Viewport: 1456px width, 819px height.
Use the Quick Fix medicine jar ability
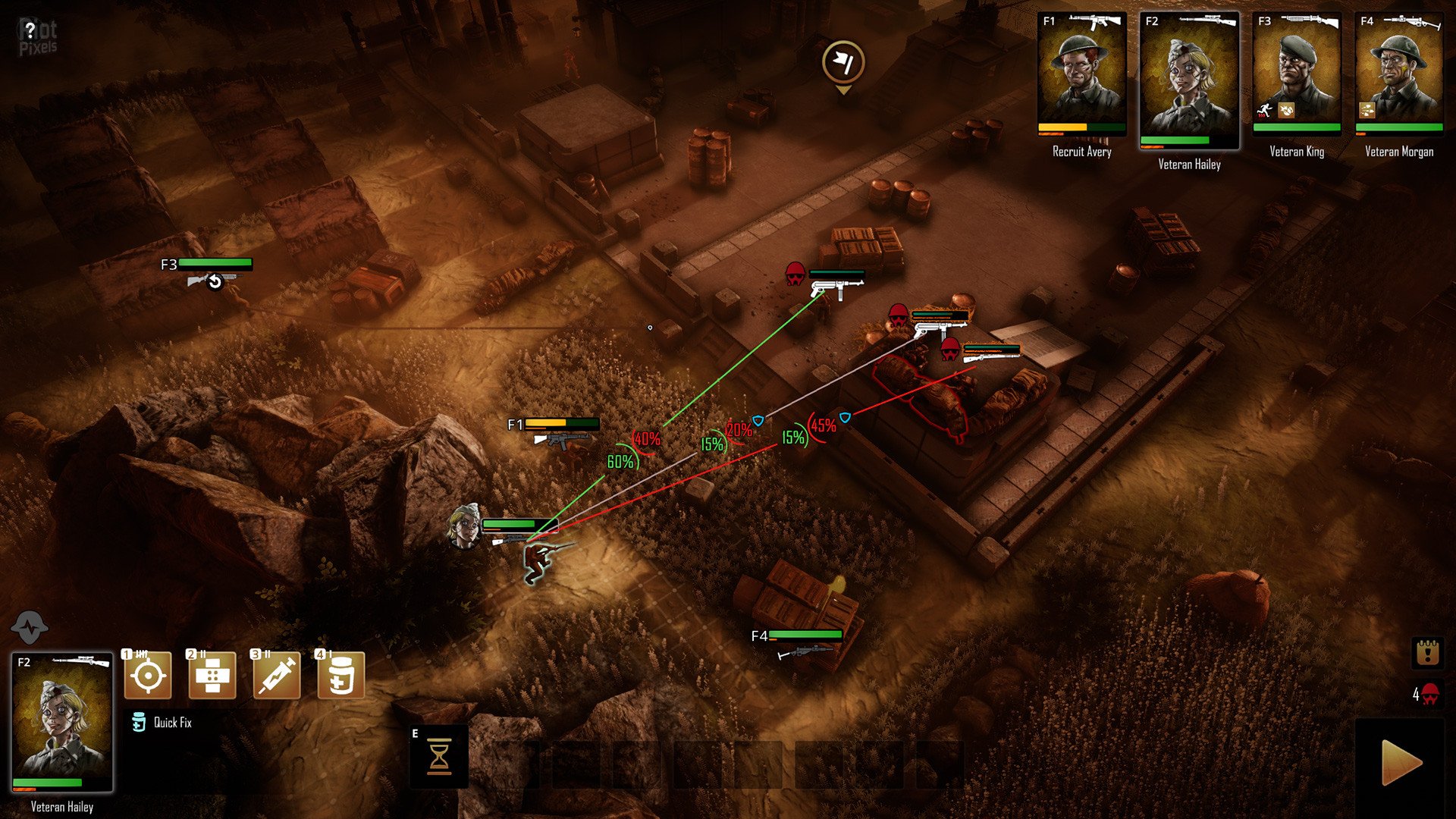(x=341, y=675)
